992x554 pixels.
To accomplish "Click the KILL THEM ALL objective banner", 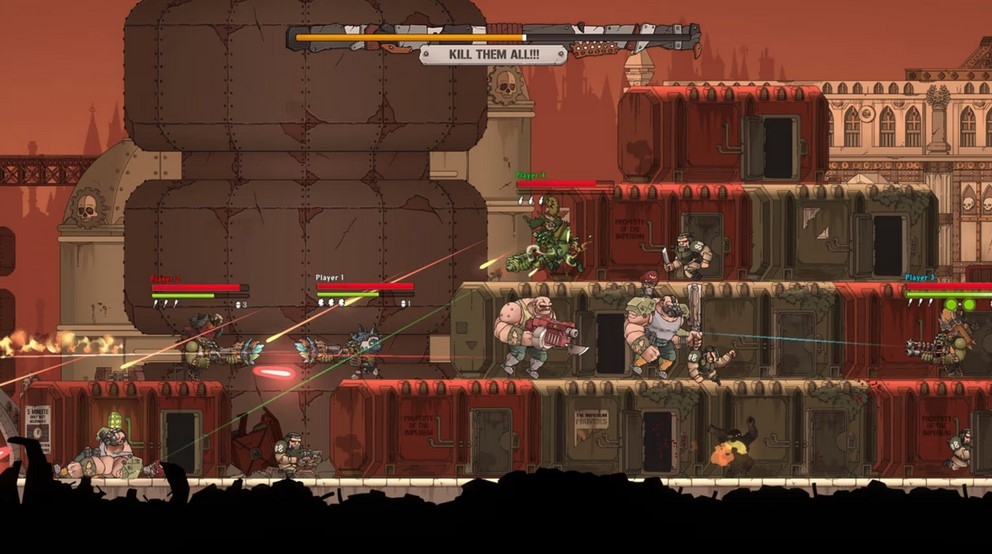I will click(x=492, y=55).
